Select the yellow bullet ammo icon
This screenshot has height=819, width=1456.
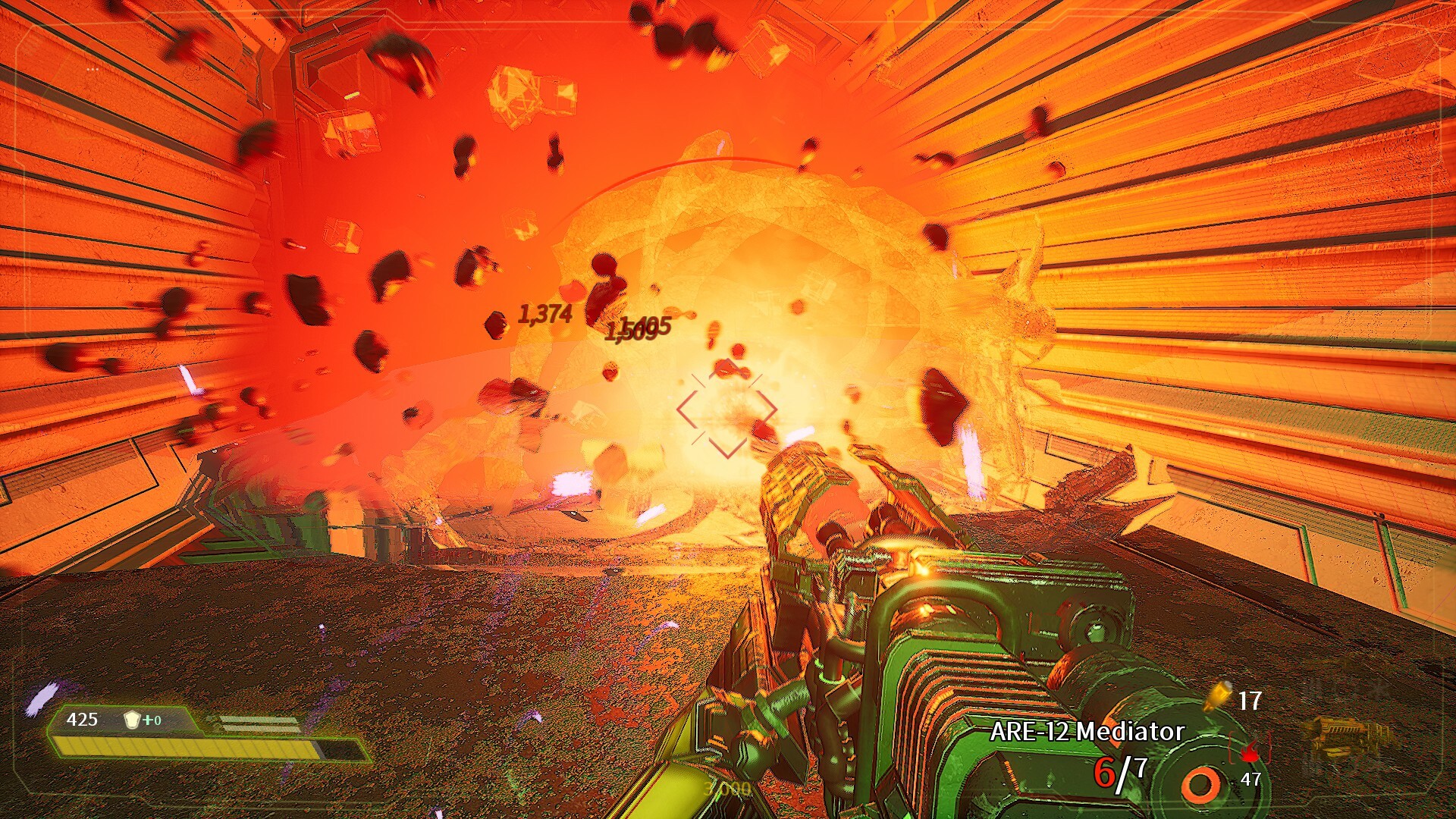pos(1219,695)
